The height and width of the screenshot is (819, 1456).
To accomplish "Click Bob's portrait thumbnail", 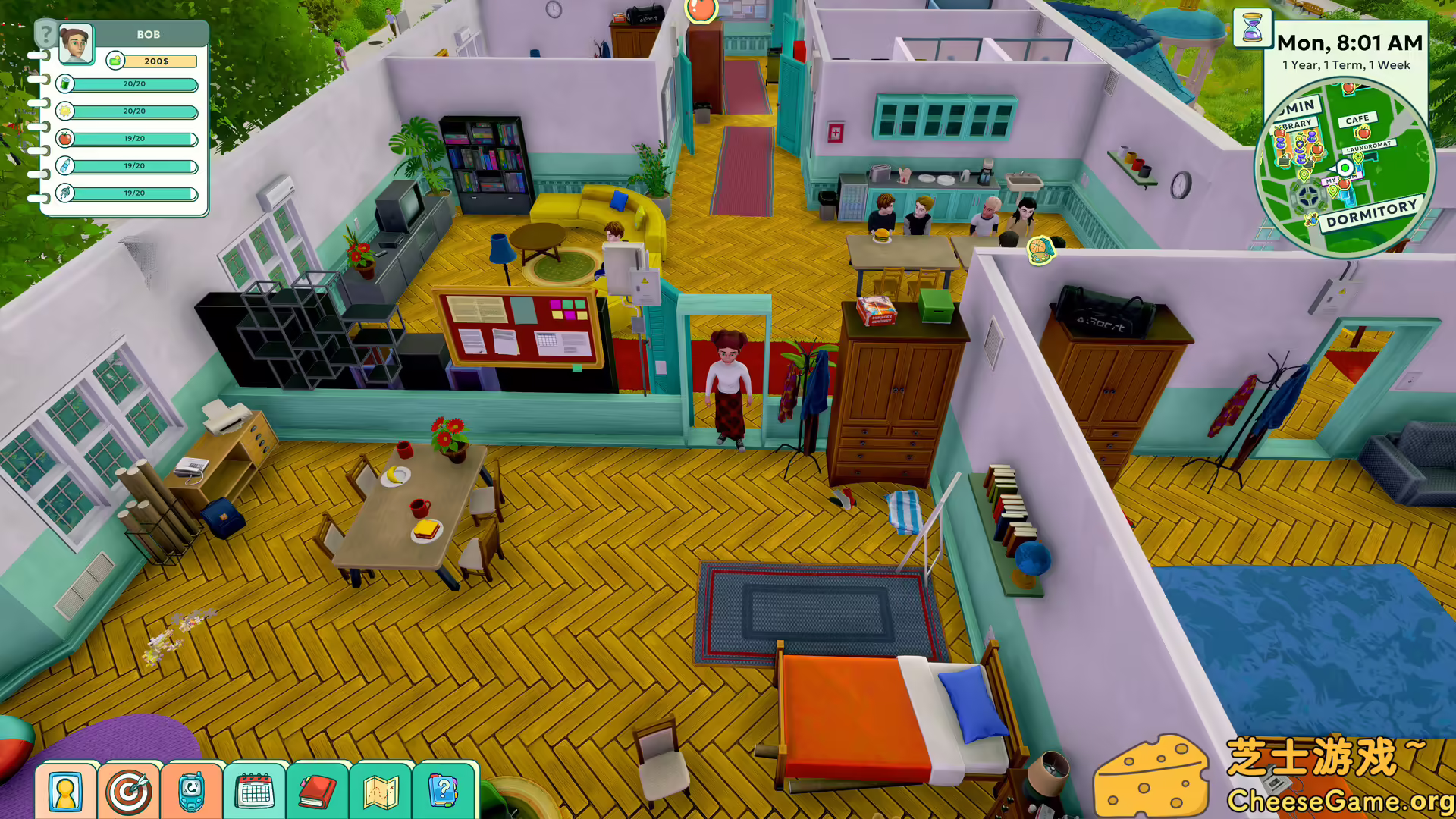I will pyautogui.click(x=75, y=45).
